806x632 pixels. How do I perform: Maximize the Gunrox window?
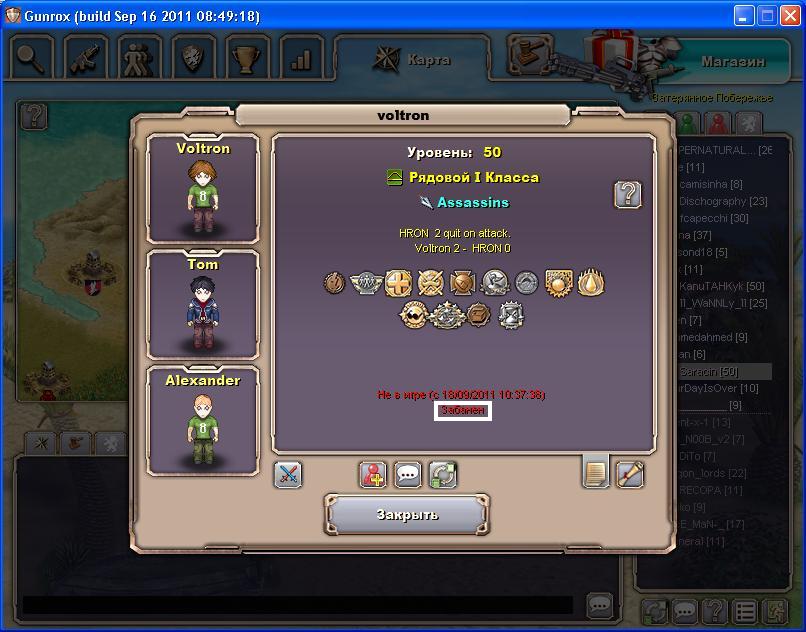point(767,15)
